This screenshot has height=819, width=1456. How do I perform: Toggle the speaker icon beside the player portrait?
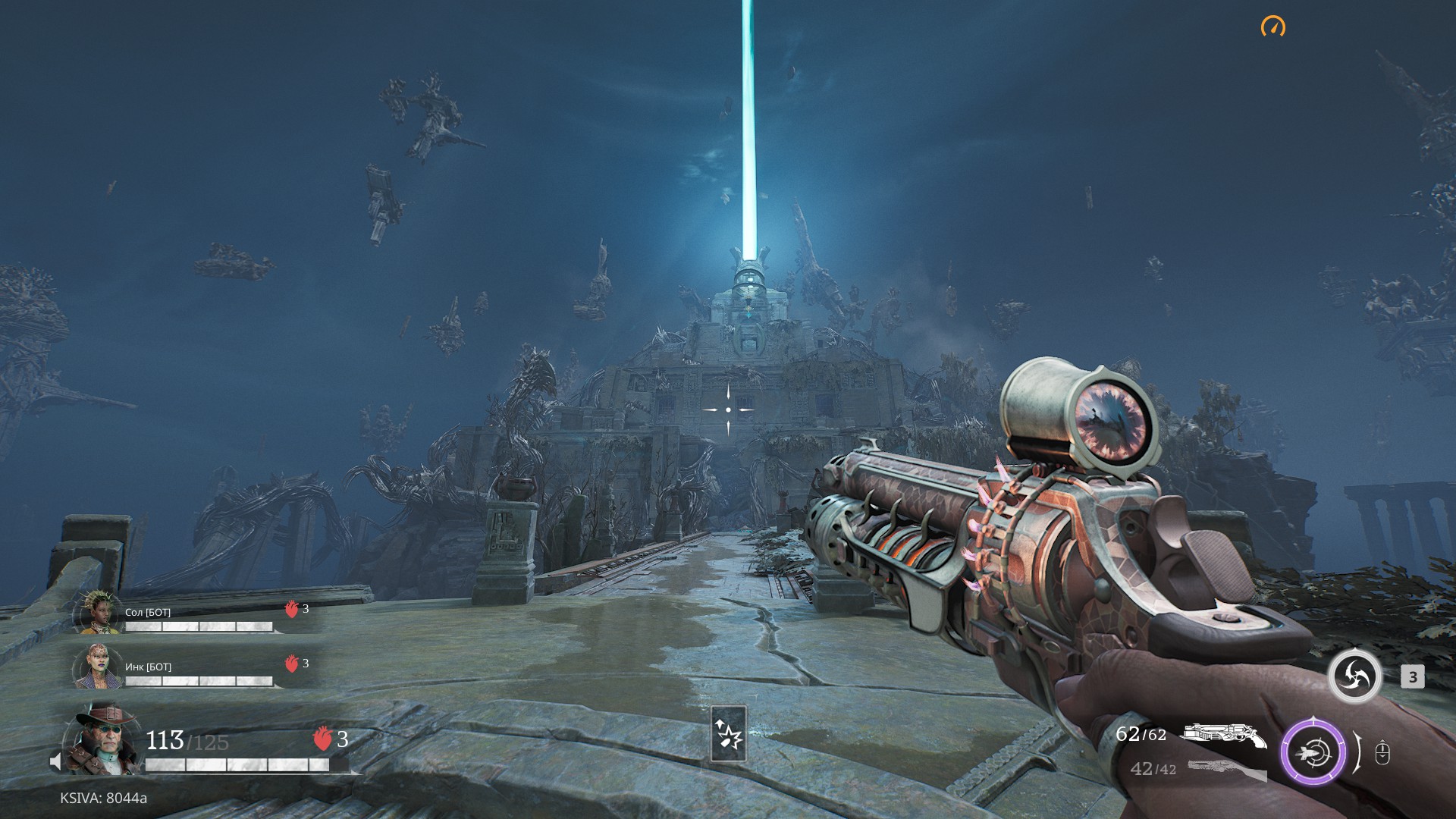click(x=55, y=761)
